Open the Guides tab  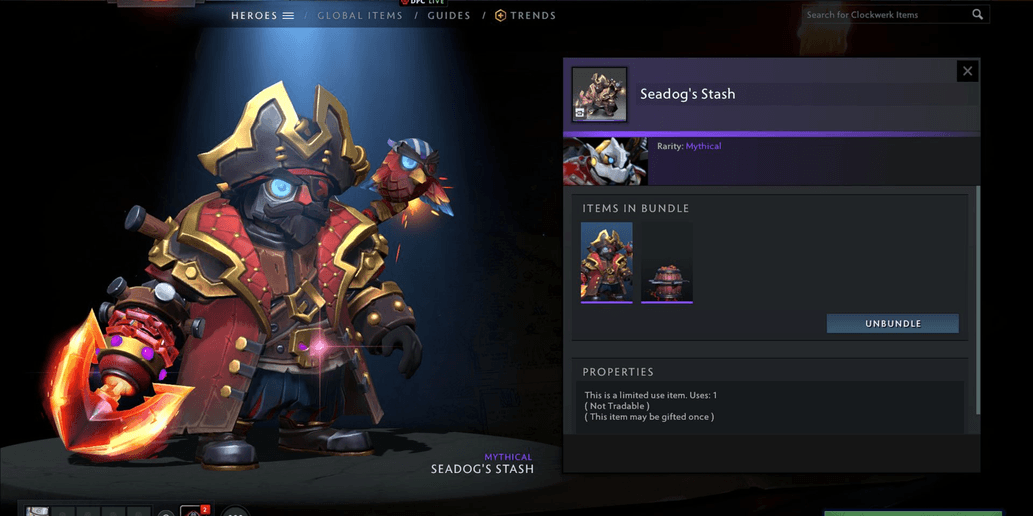tap(449, 16)
